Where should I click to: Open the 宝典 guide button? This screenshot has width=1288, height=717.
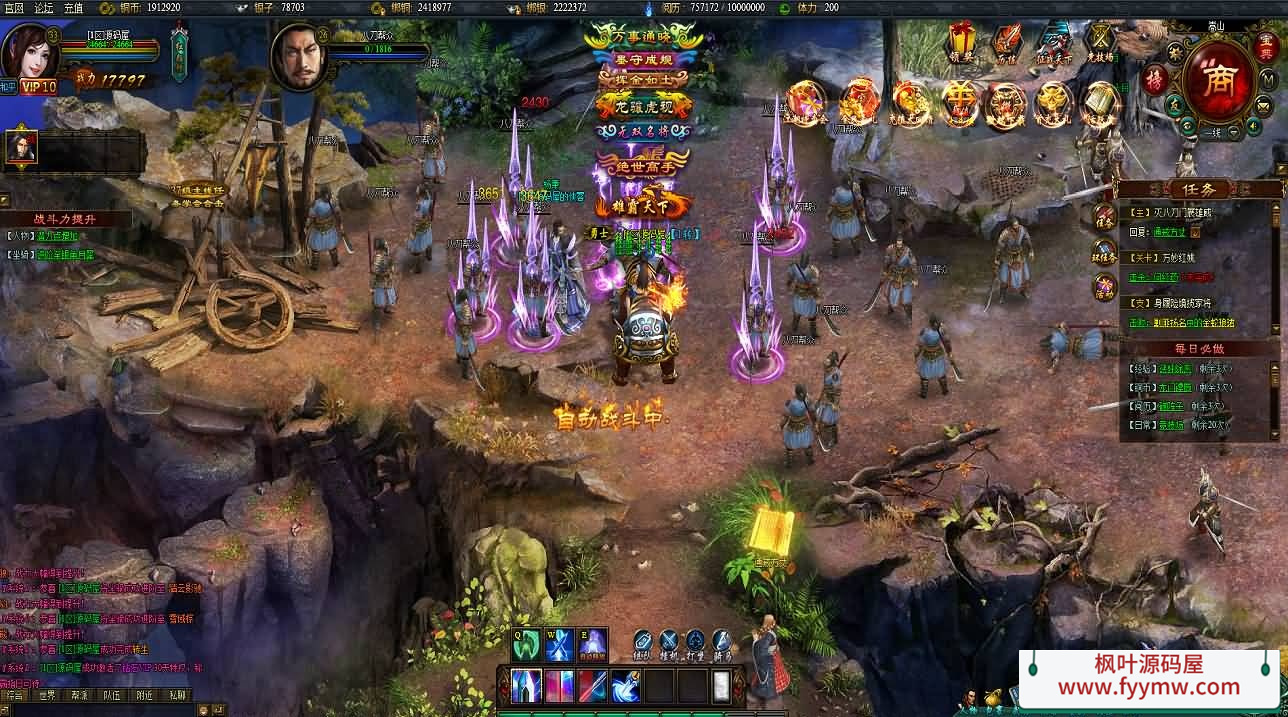[x=1264, y=47]
